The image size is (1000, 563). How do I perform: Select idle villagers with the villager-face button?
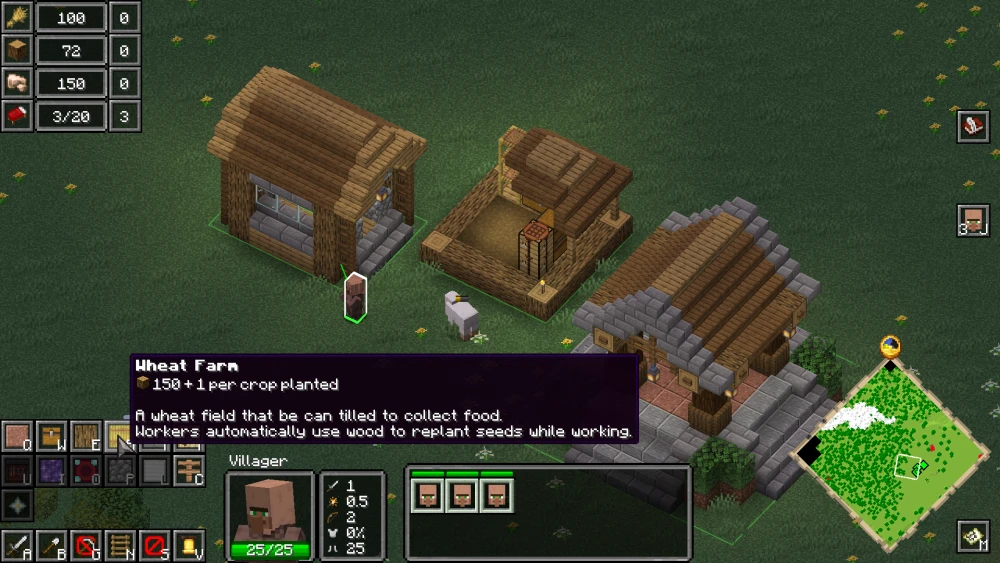[973, 221]
